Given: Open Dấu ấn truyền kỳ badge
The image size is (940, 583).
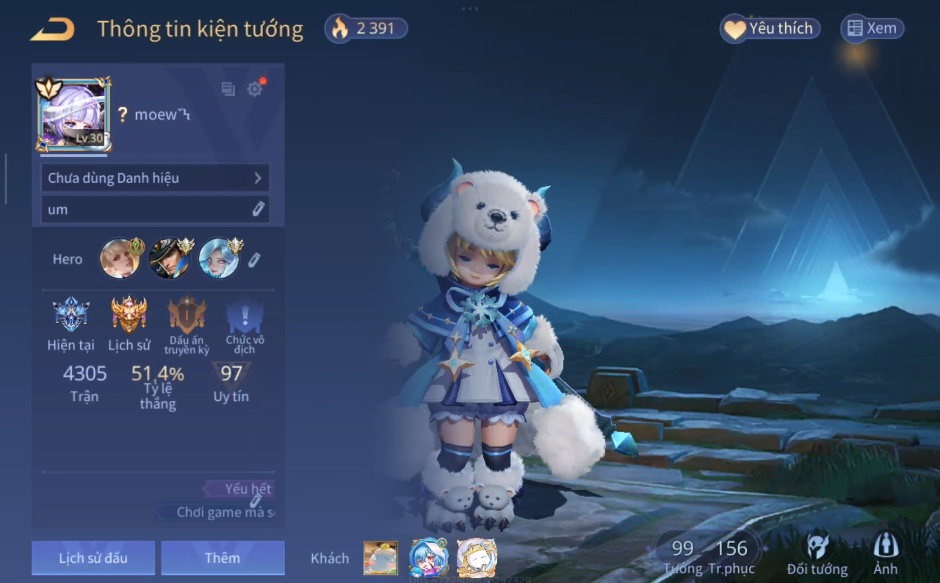Looking at the screenshot, I should (186, 317).
